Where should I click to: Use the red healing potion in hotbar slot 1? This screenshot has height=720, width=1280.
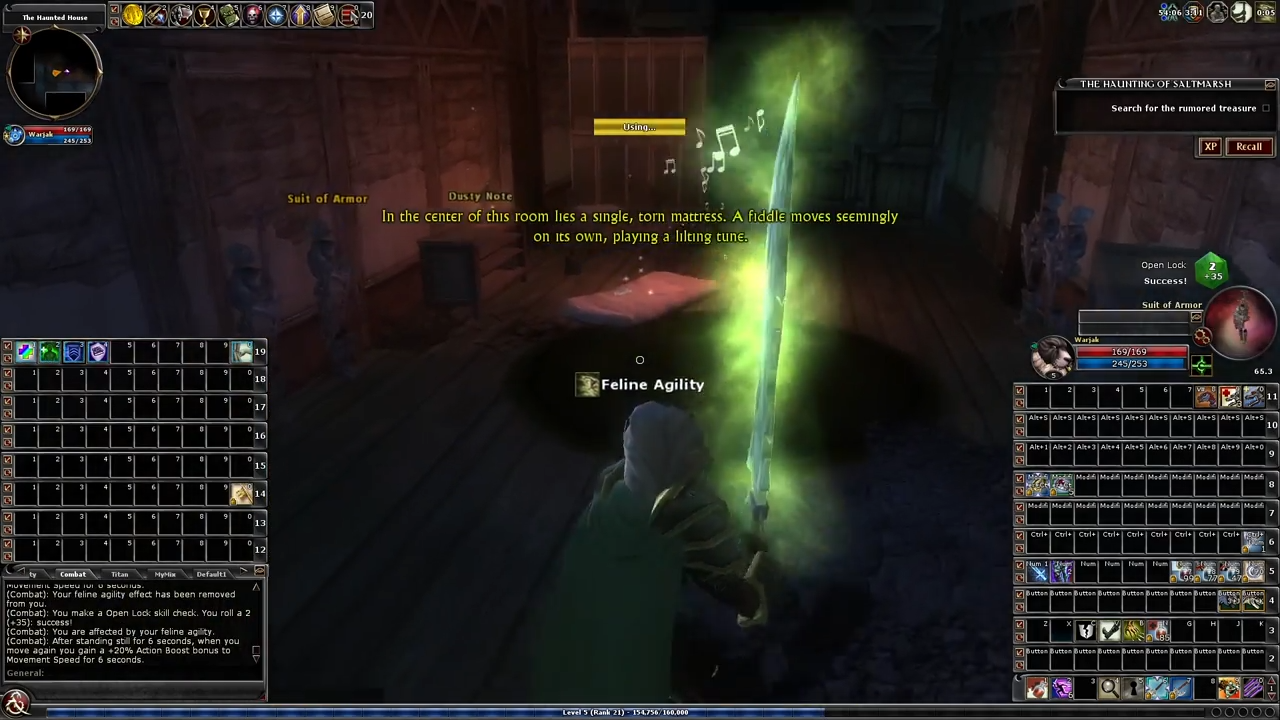coord(1036,687)
